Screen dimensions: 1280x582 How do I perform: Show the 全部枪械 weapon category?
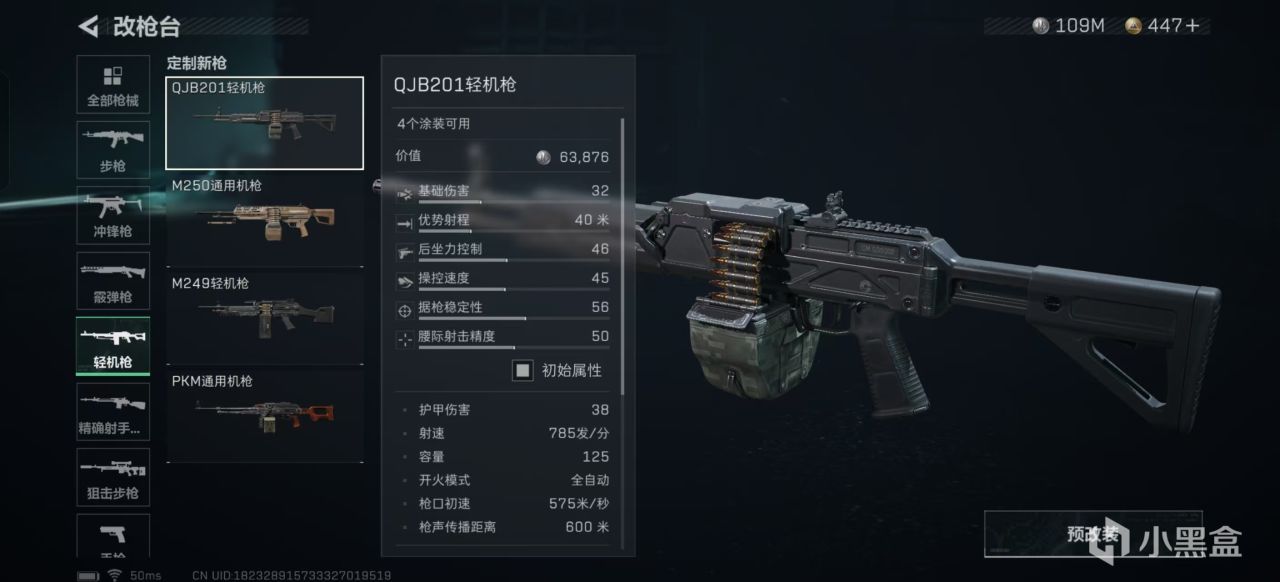point(113,86)
